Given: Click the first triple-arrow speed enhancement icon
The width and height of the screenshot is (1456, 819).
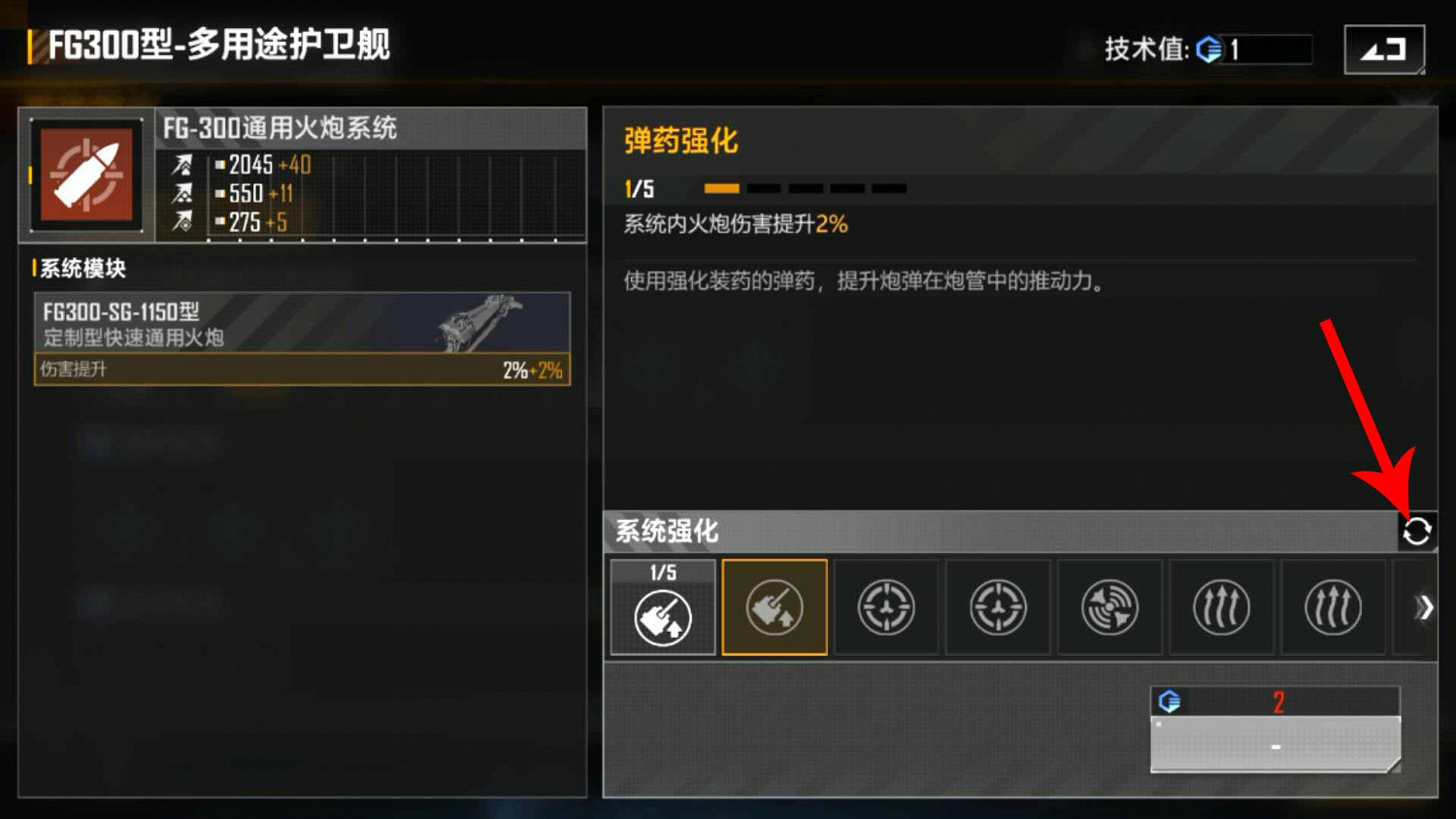Looking at the screenshot, I should [1221, 606].
